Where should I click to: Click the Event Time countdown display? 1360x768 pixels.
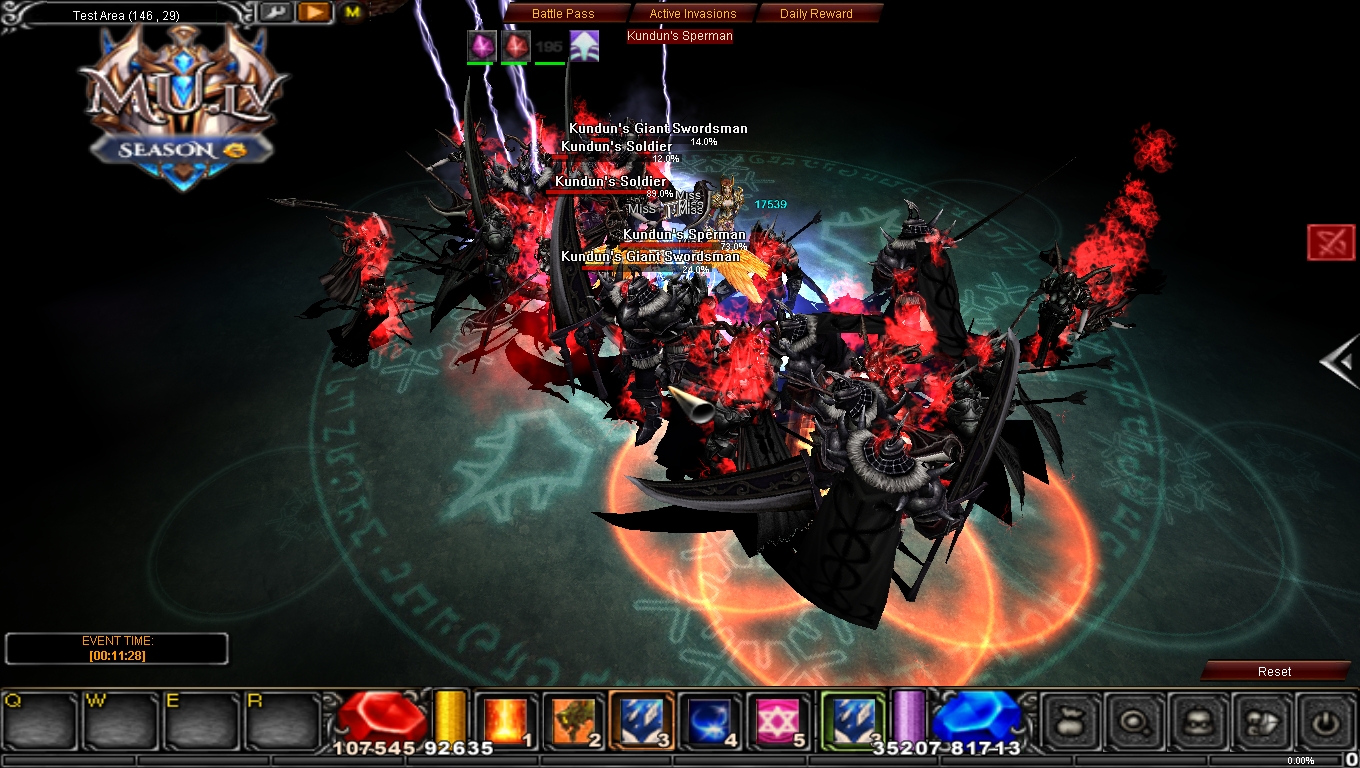pos(116,648)
